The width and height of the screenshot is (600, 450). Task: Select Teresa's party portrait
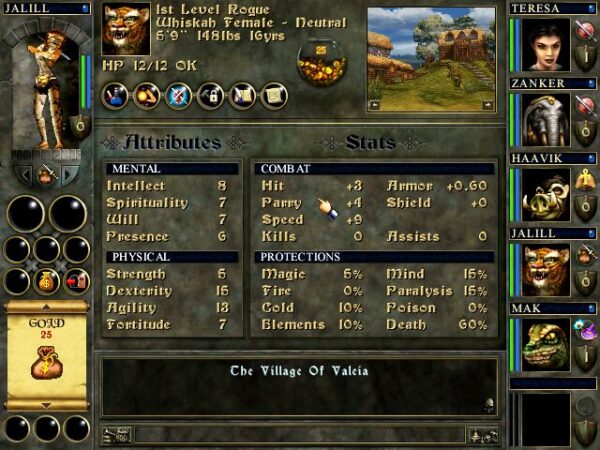click(543, 44)
